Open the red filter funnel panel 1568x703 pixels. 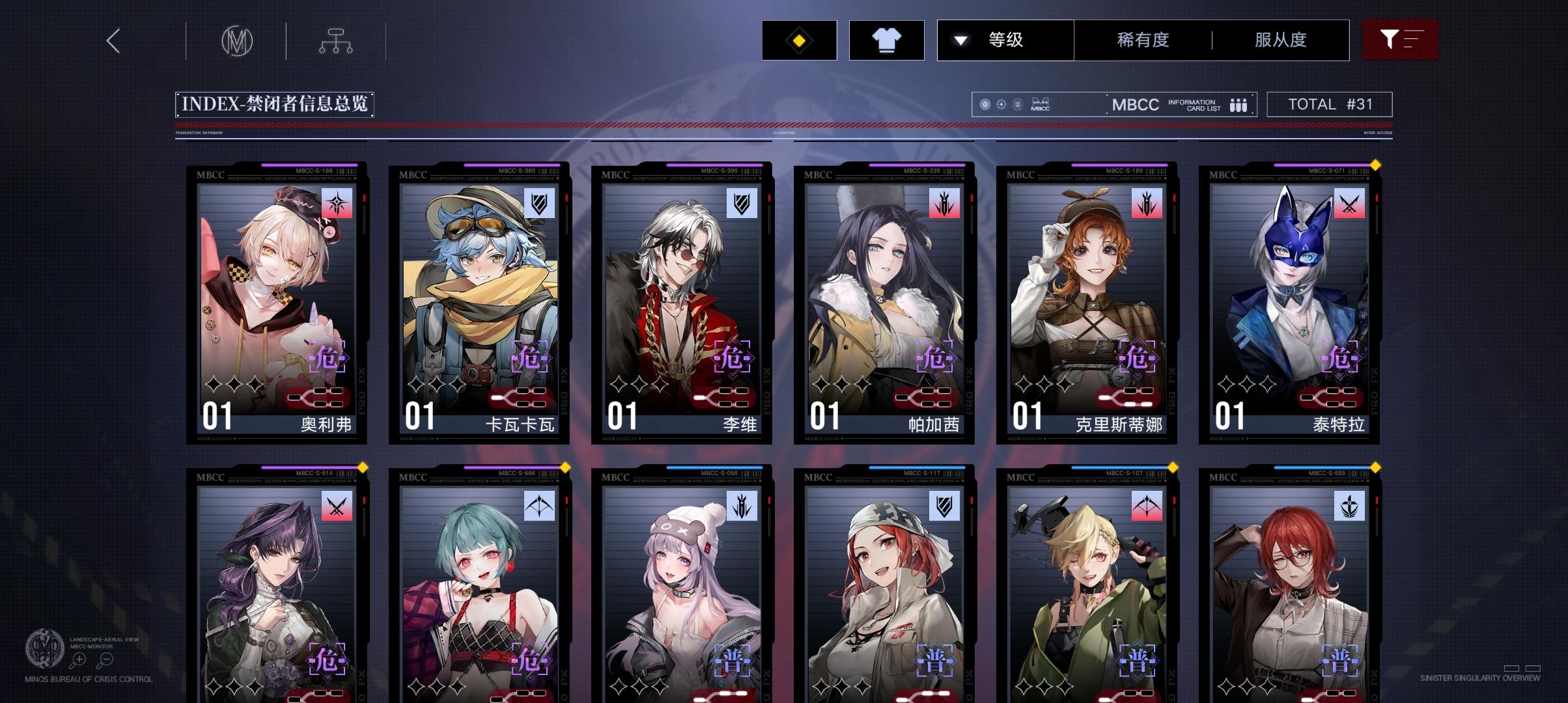(1400, 40)
